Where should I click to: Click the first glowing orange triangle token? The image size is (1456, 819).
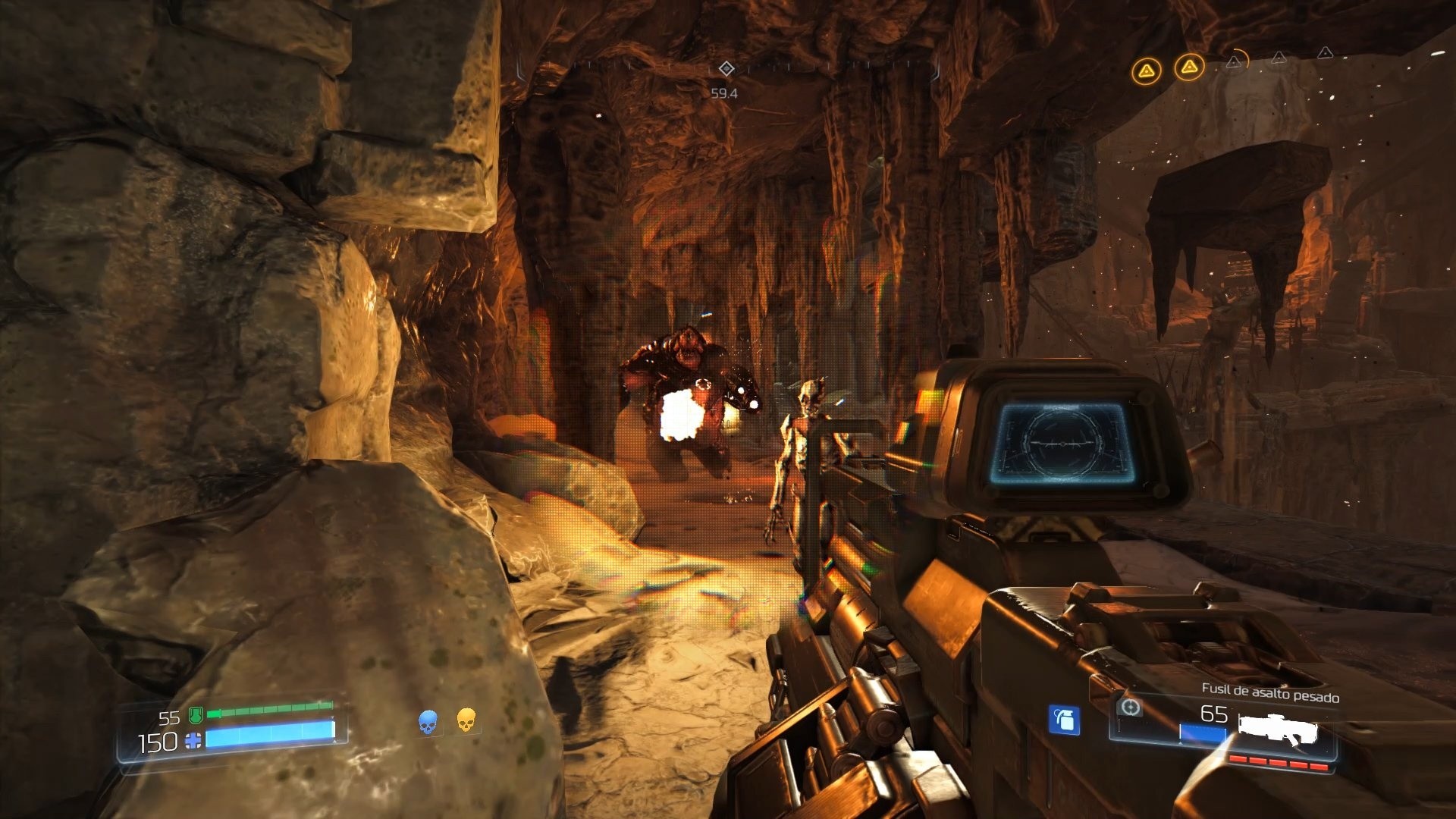click(1147, 69)
